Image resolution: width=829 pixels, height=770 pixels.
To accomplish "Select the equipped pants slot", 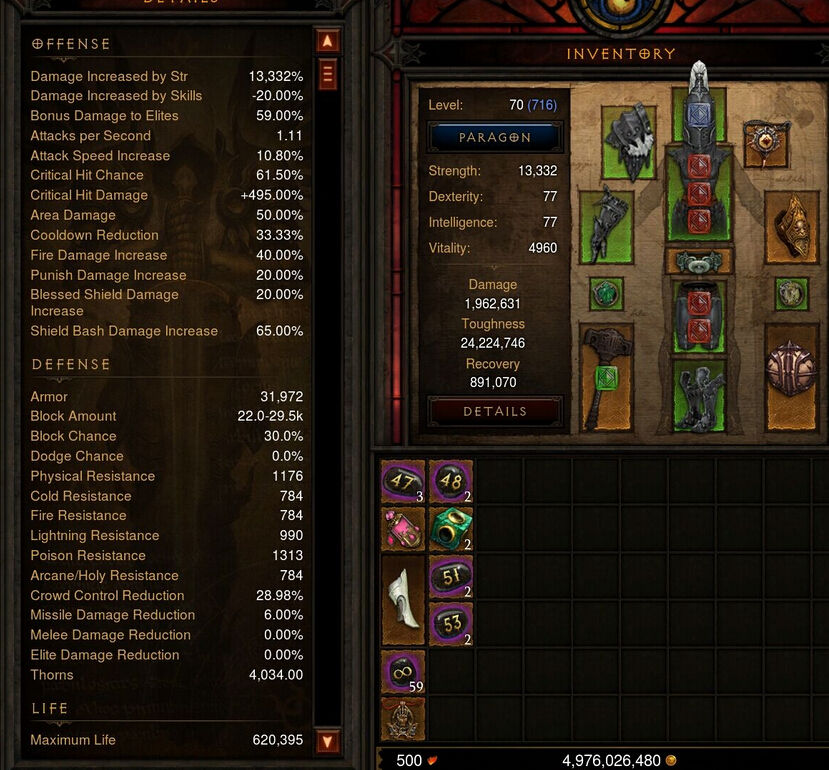I will click(698, 316).
